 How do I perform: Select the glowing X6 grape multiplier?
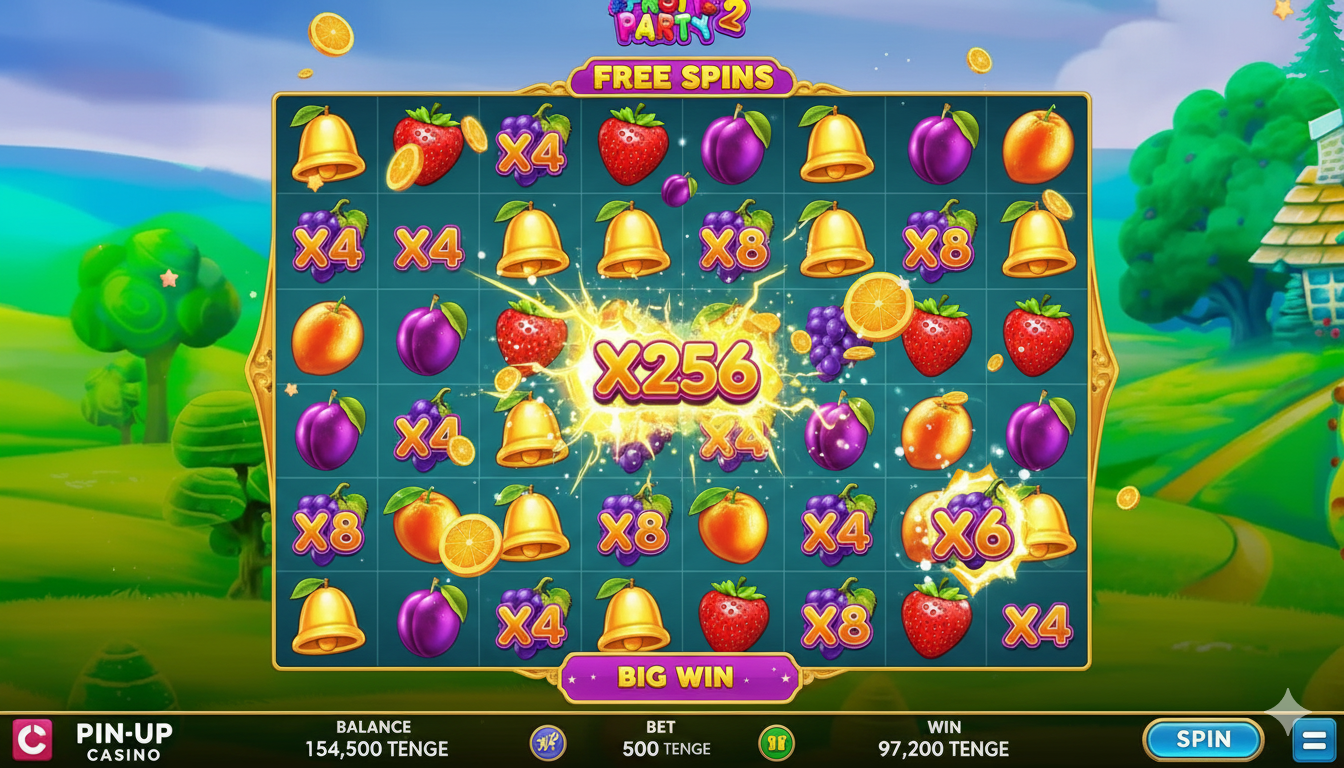(971, 531)
